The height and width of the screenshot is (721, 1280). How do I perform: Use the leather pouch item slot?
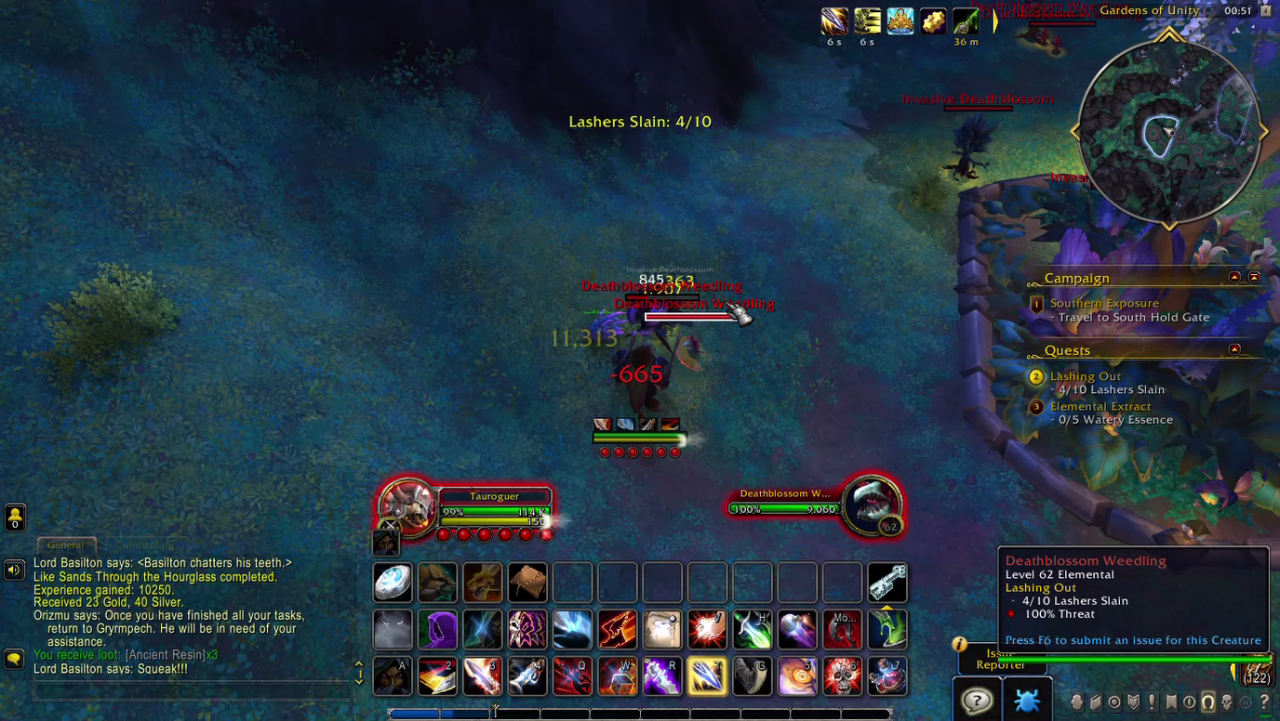click(527, 583)
